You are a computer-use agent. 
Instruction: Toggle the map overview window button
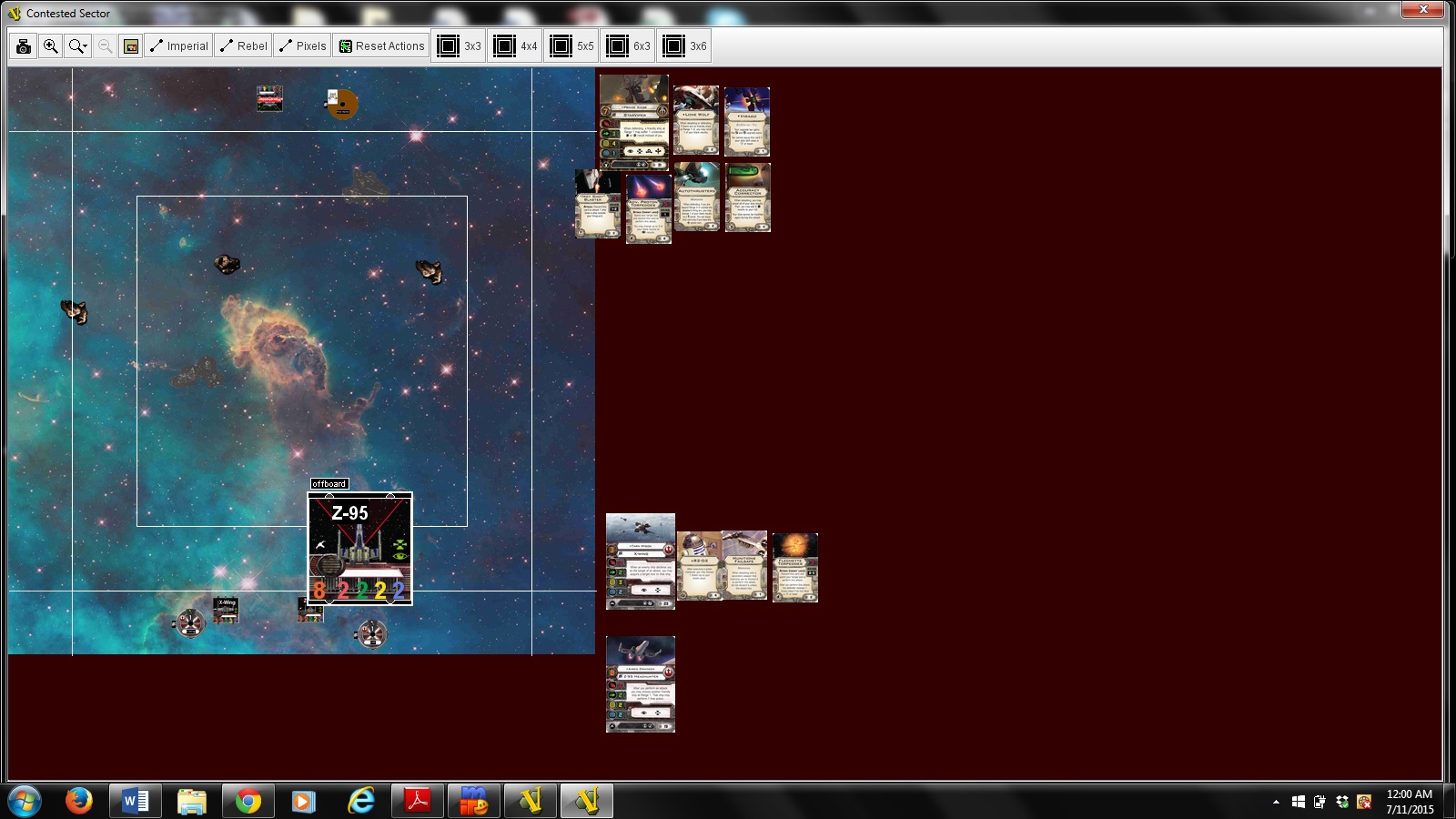point(131,46)
